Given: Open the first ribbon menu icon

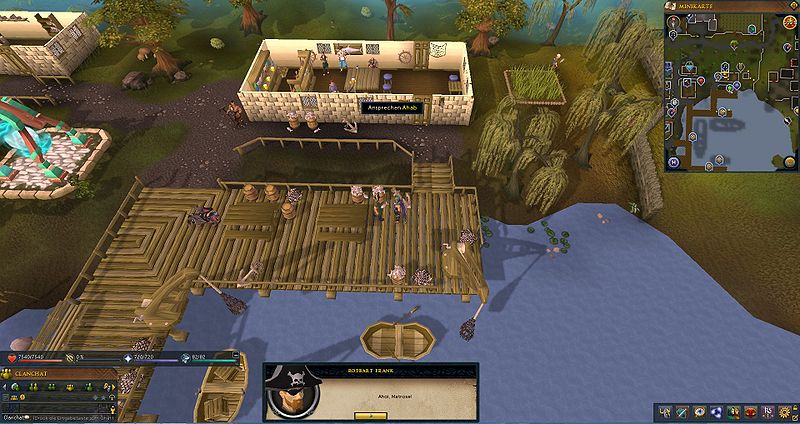Looking at the screenshot, I should coord(664,412).
